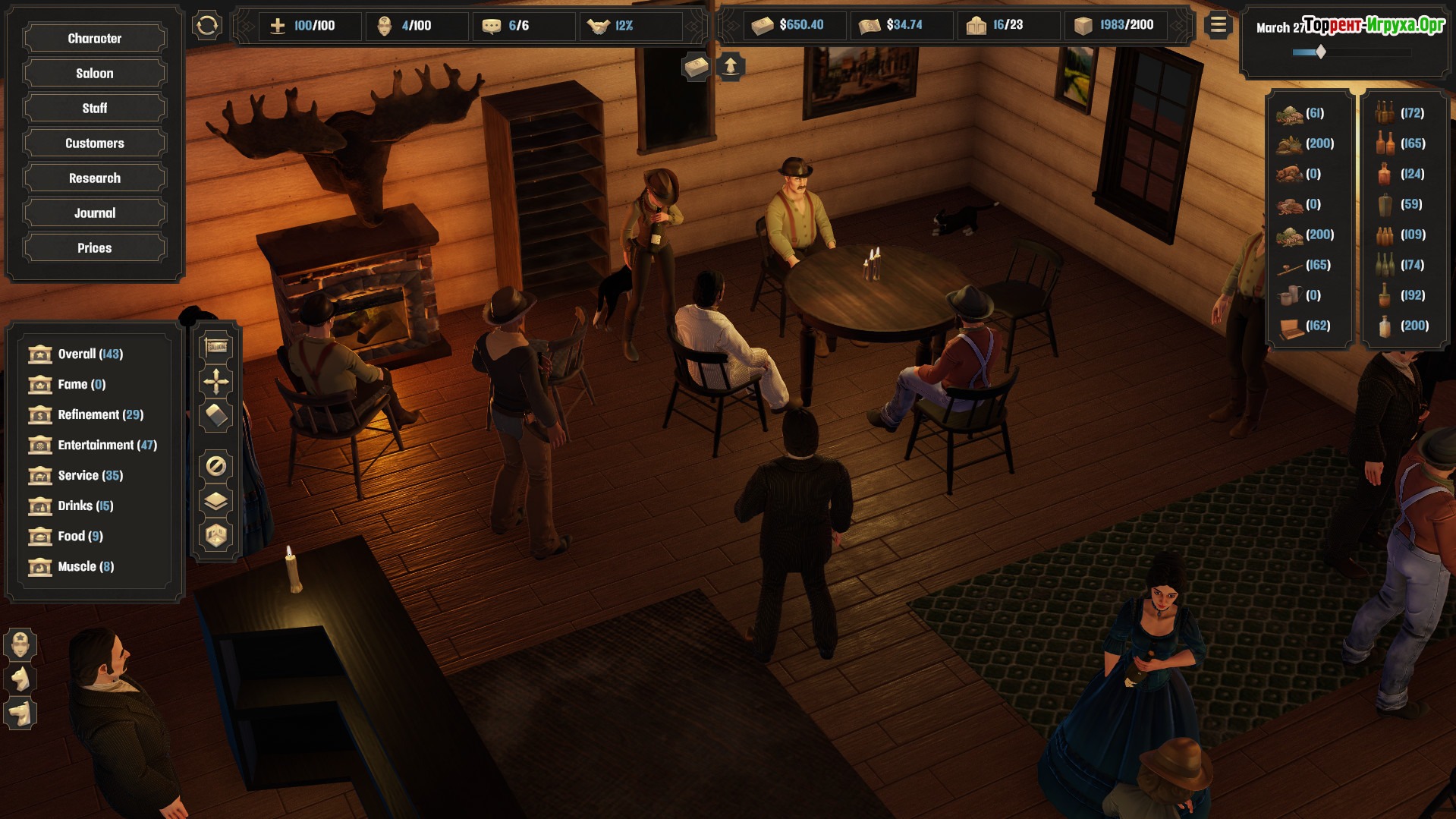Choose the Refinement rating row
Image resolution: width=1456 pixels, height=819 pixels.
100,414
